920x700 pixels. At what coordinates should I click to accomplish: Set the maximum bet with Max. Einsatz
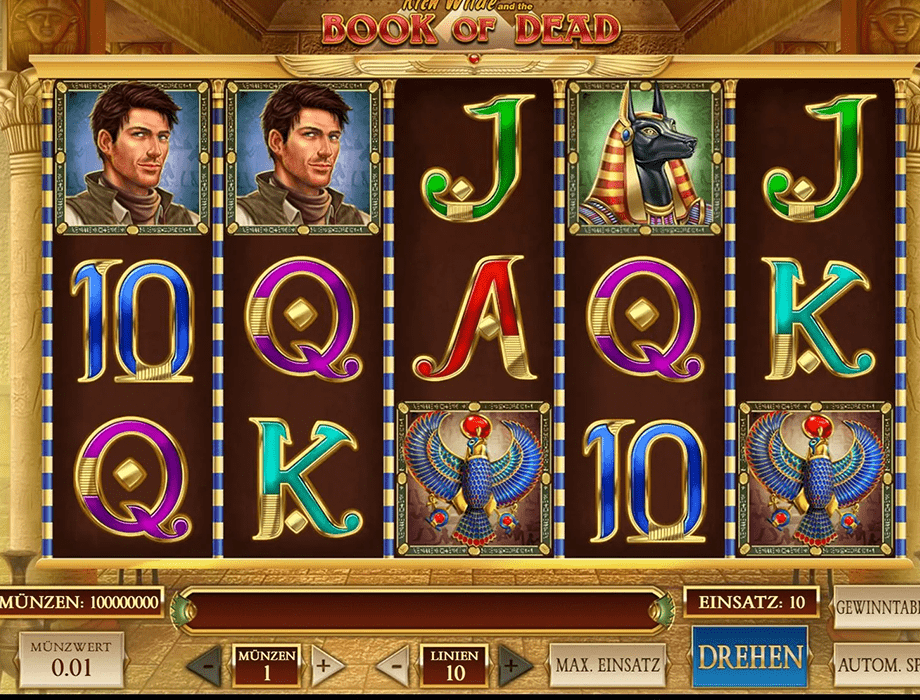(607, 663)
